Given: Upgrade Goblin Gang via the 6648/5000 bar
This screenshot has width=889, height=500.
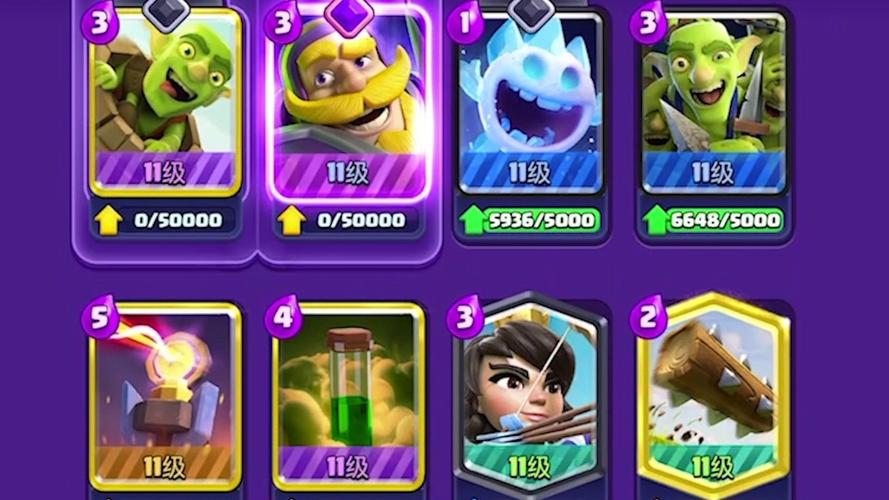Looking at the screenshot, I should click(x=713, y=220).
